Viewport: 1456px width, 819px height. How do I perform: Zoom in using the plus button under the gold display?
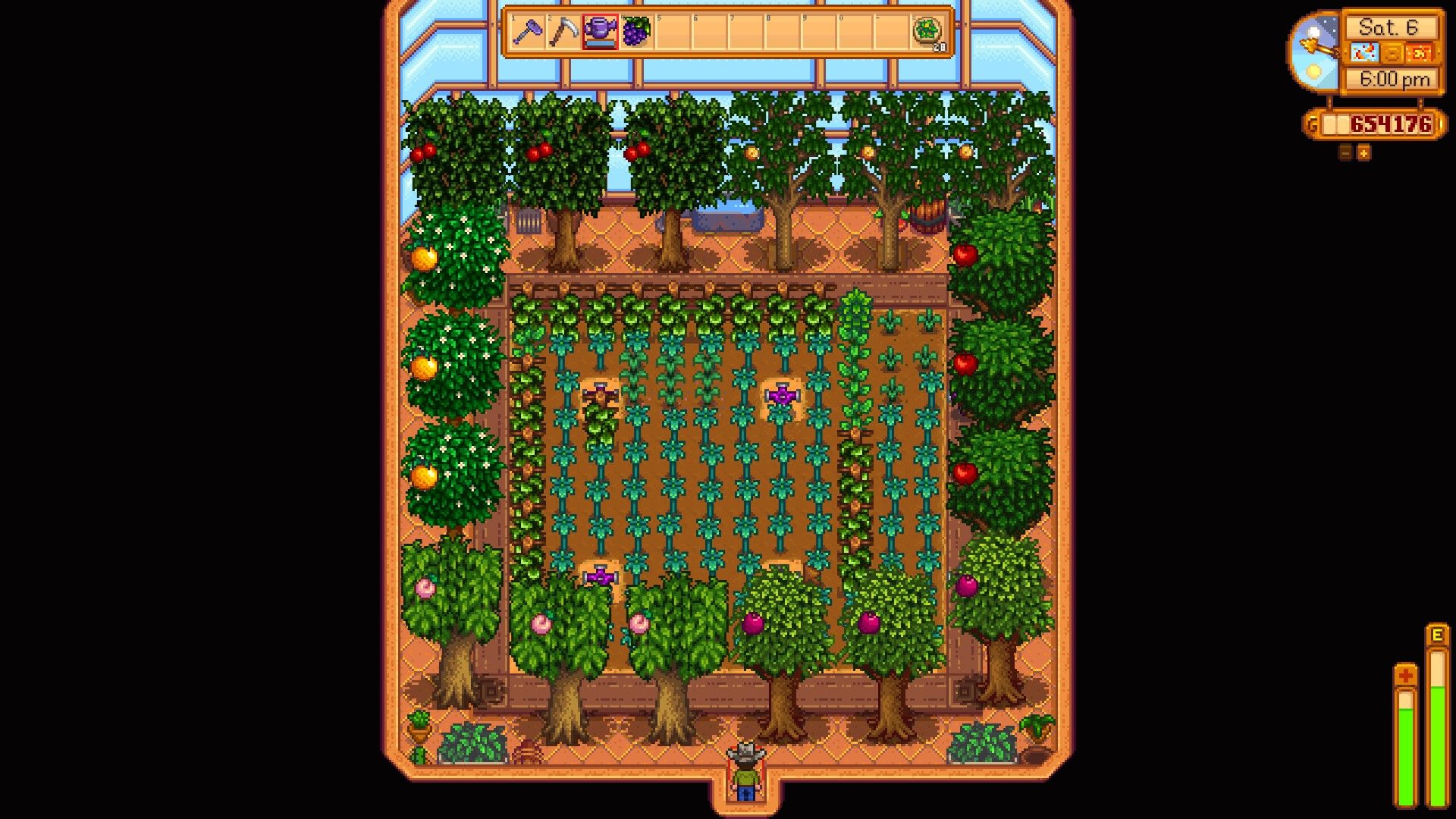coord(1363,153)
